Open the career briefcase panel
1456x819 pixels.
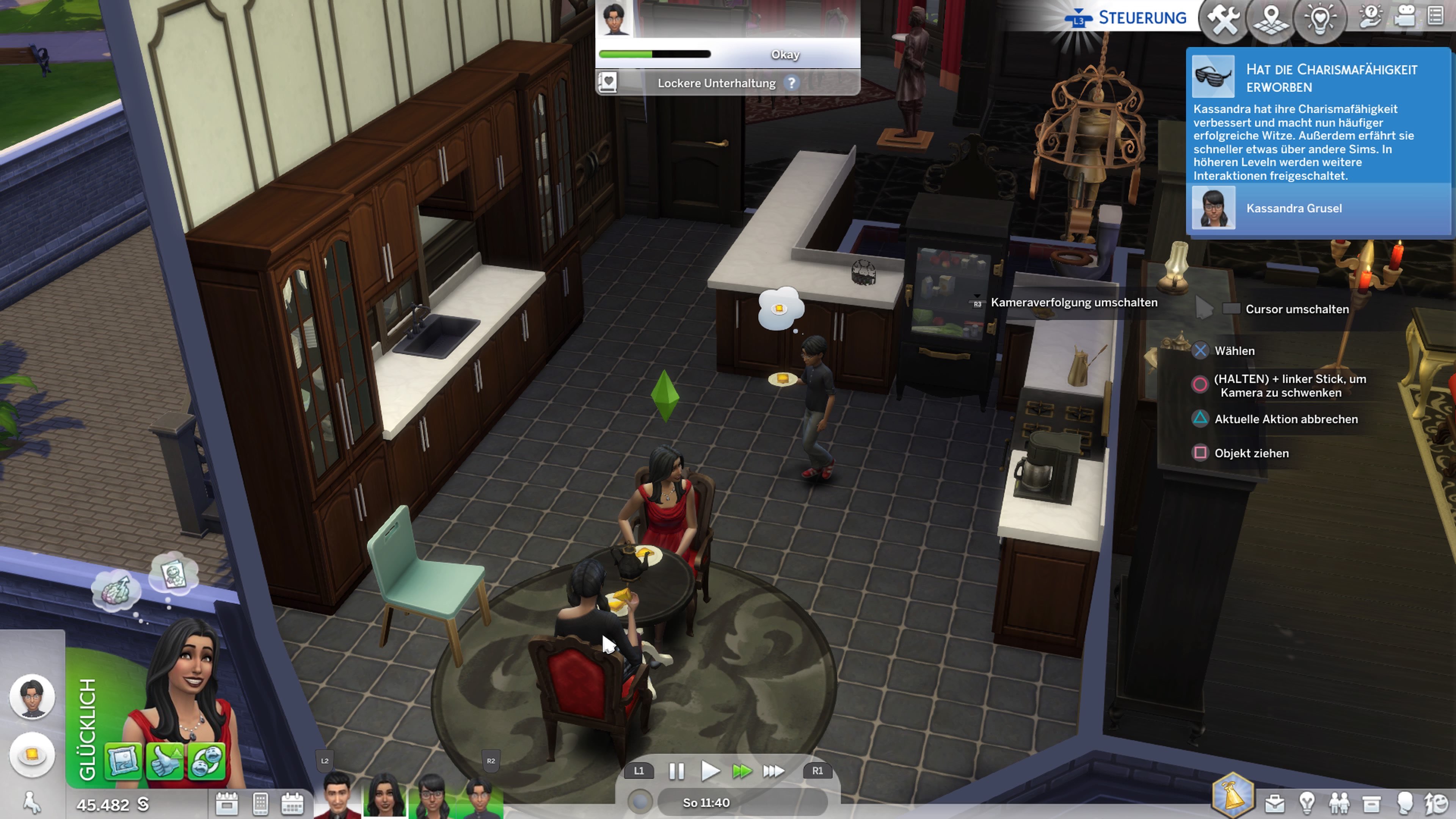coord(1274,803)
